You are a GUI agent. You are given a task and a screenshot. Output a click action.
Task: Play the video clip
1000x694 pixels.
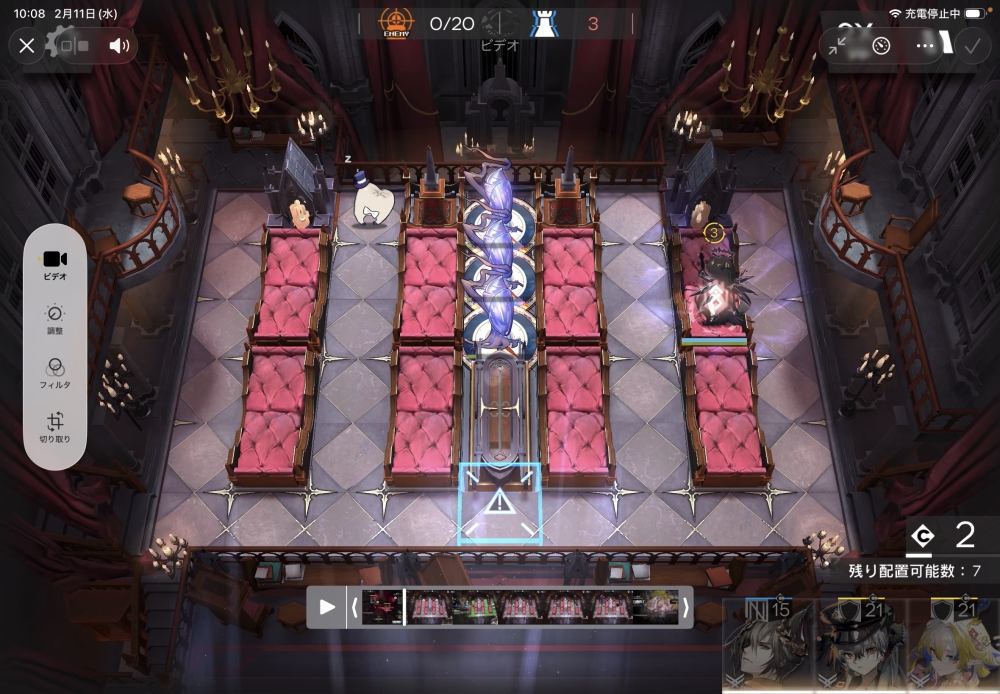click(327, 607)
